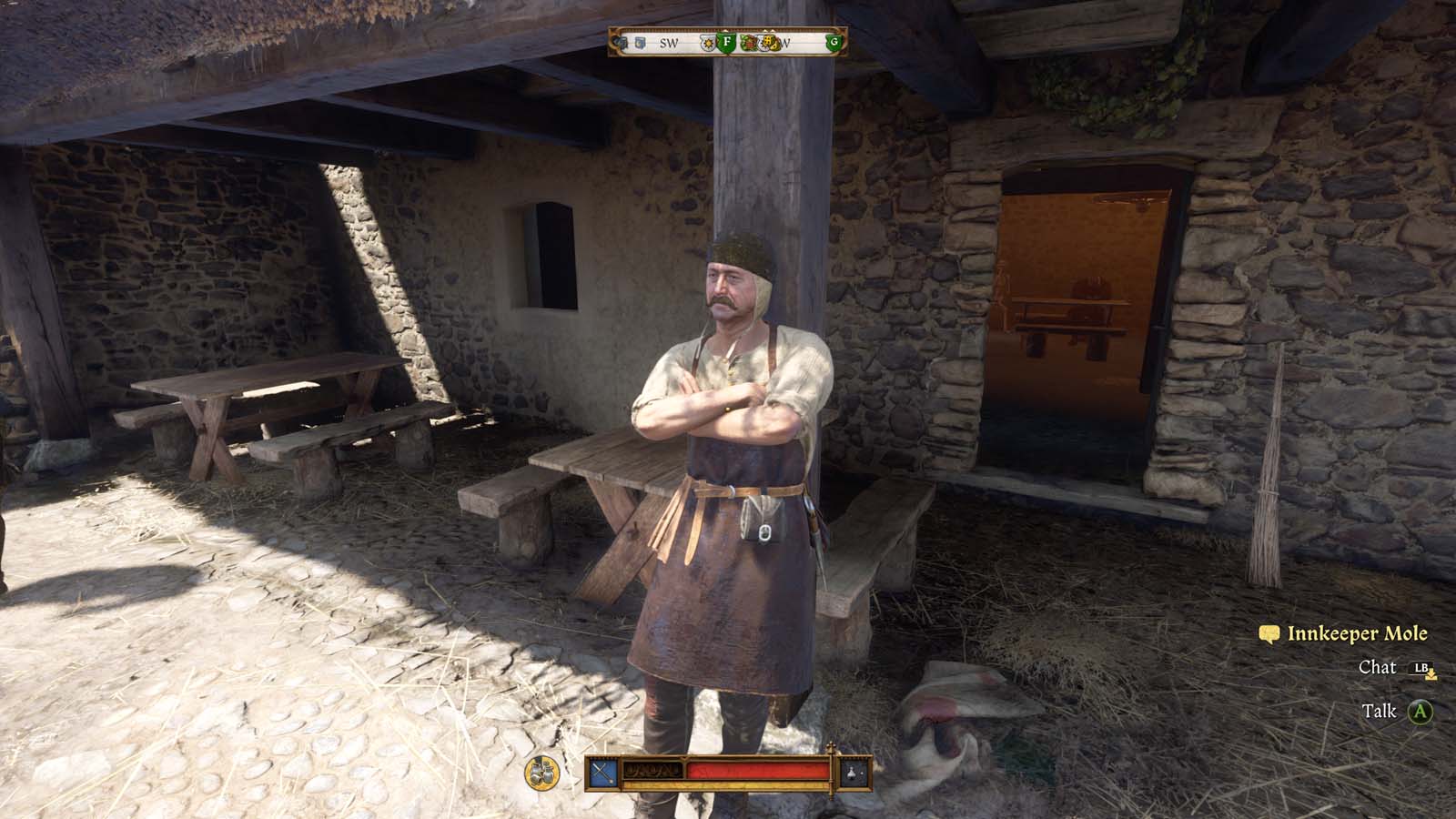The height and width of the screenshot is (819, 1456).
Task: Select the sun shield marker on the compass
Action: click(708, 43)
